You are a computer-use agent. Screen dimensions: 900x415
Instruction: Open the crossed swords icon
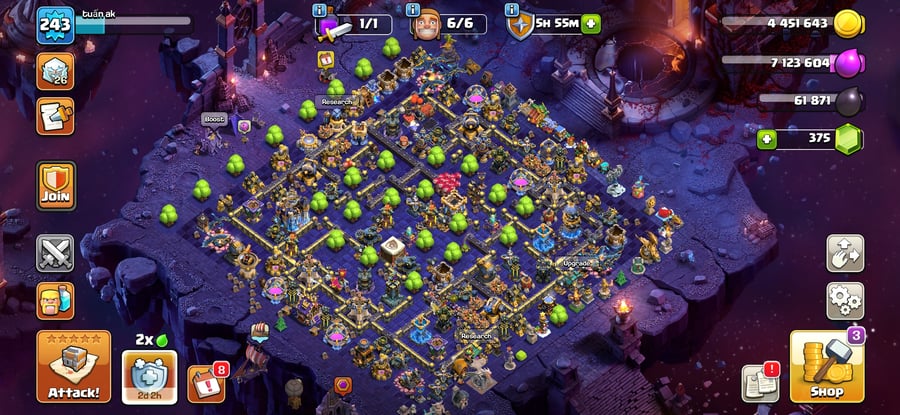click(x=55, y=253)
